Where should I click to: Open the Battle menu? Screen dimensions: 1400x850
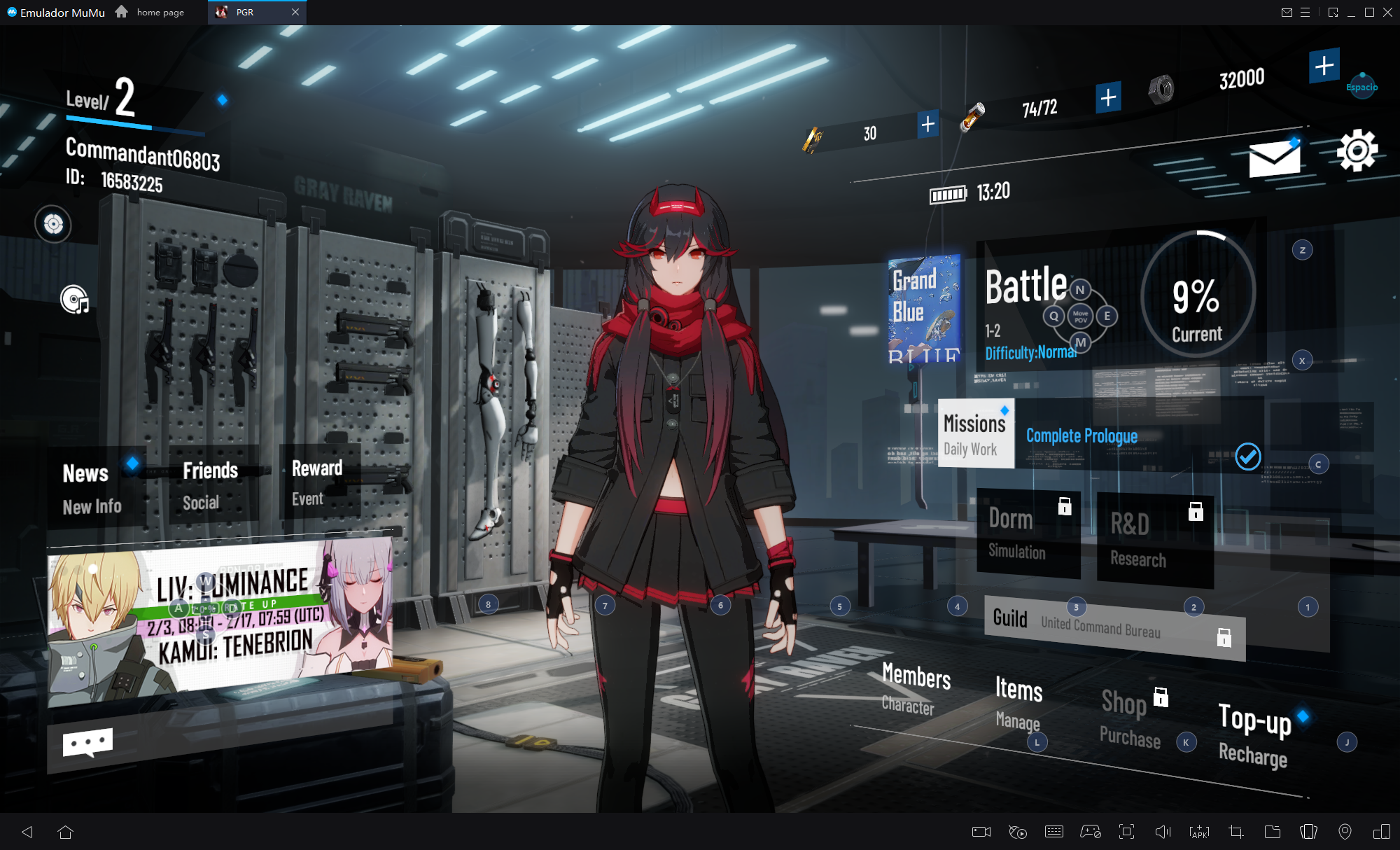[x=1025, y=287]
